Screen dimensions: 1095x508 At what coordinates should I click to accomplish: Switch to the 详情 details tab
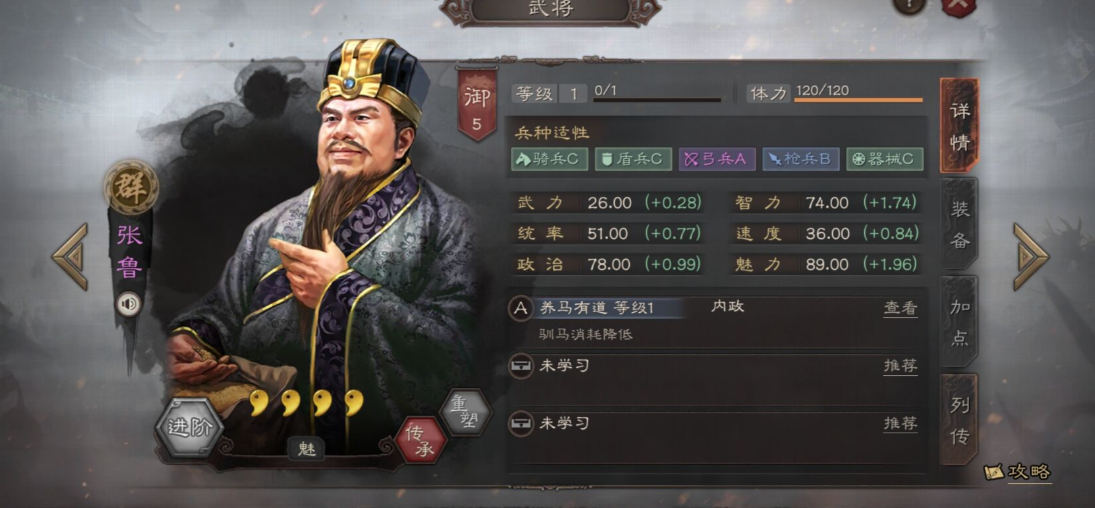[959, 126]
